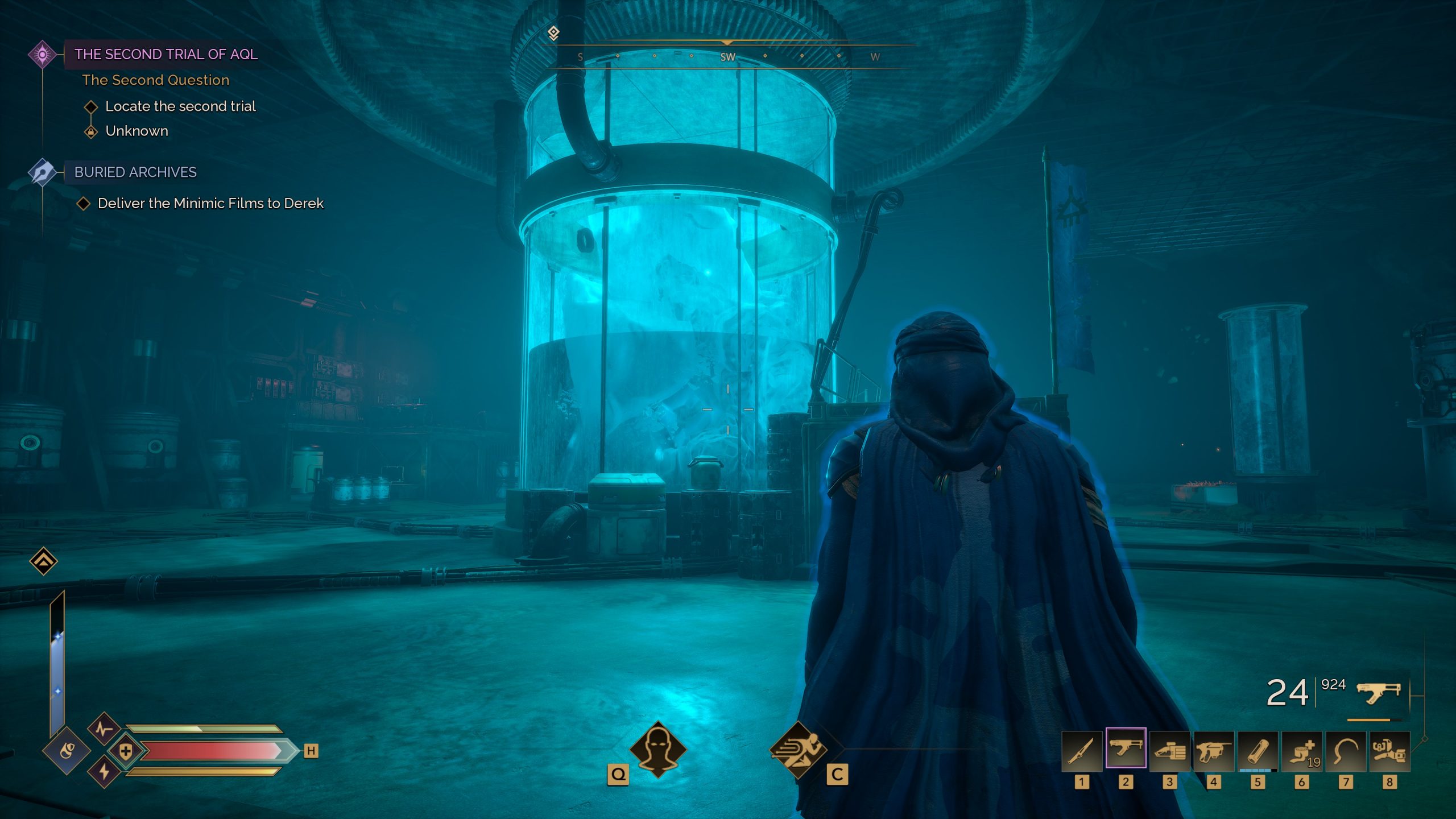Click the shield with cross health icon
The height and width of the screenshot is (819, 1456).
[x=126, y=751]
